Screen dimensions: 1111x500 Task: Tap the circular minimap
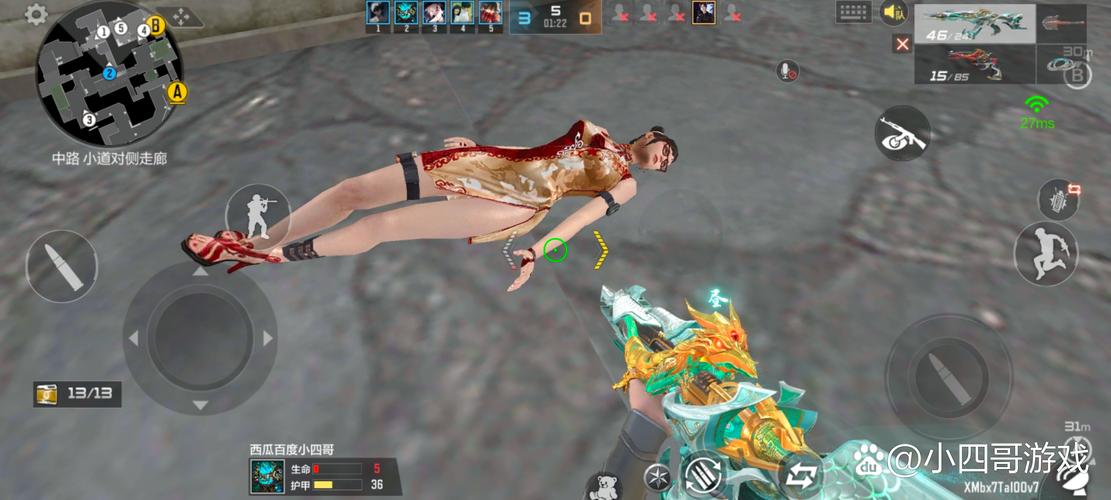[x=110, y=74]
